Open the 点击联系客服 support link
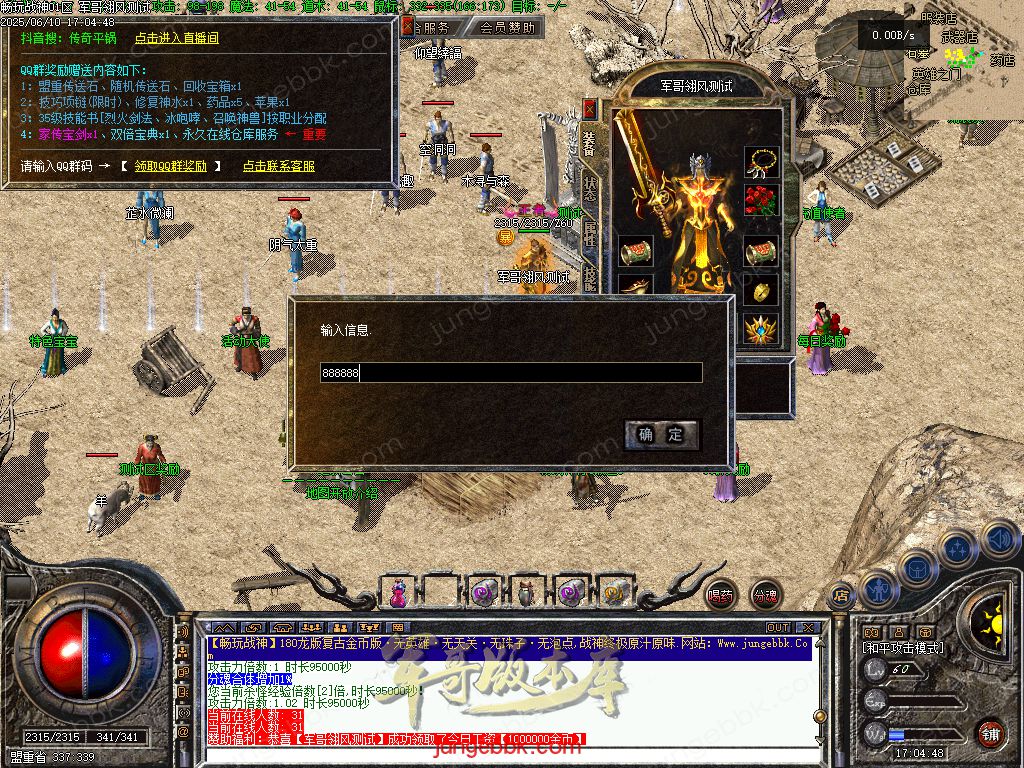 click(278, 166)
